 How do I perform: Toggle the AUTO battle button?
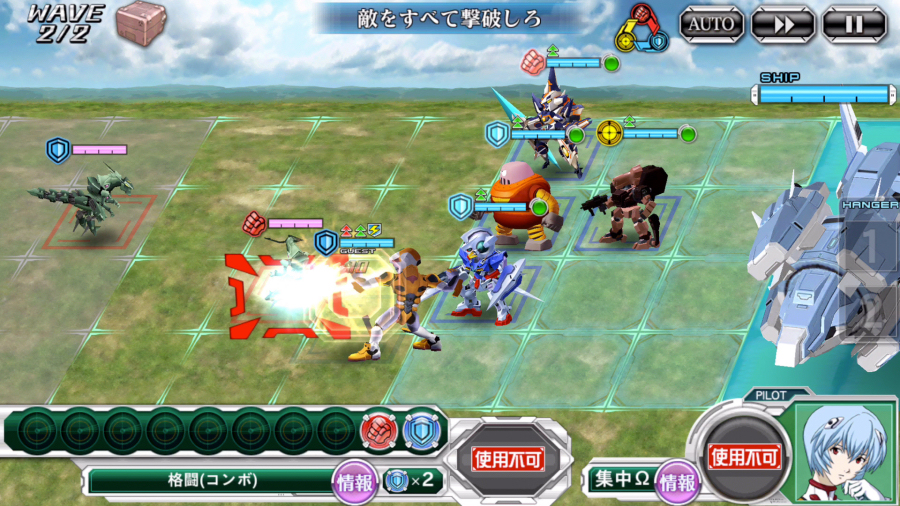(x=711, y=23)
